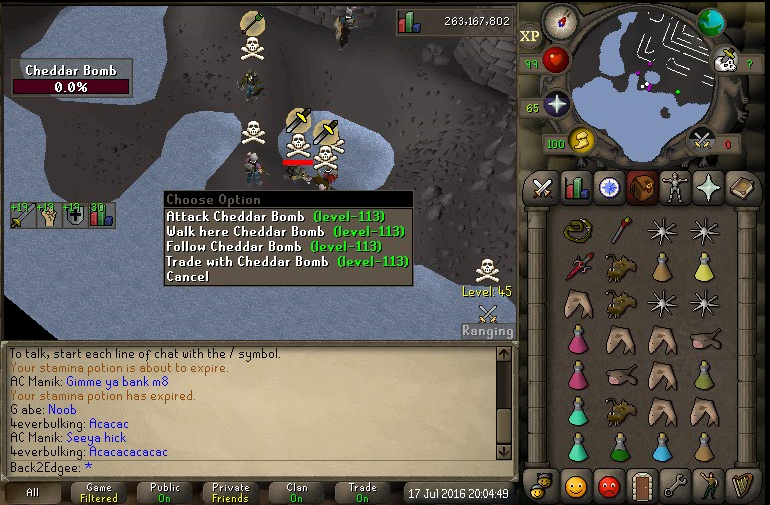Switch chat to the Clan tab

tap(297, 493)
